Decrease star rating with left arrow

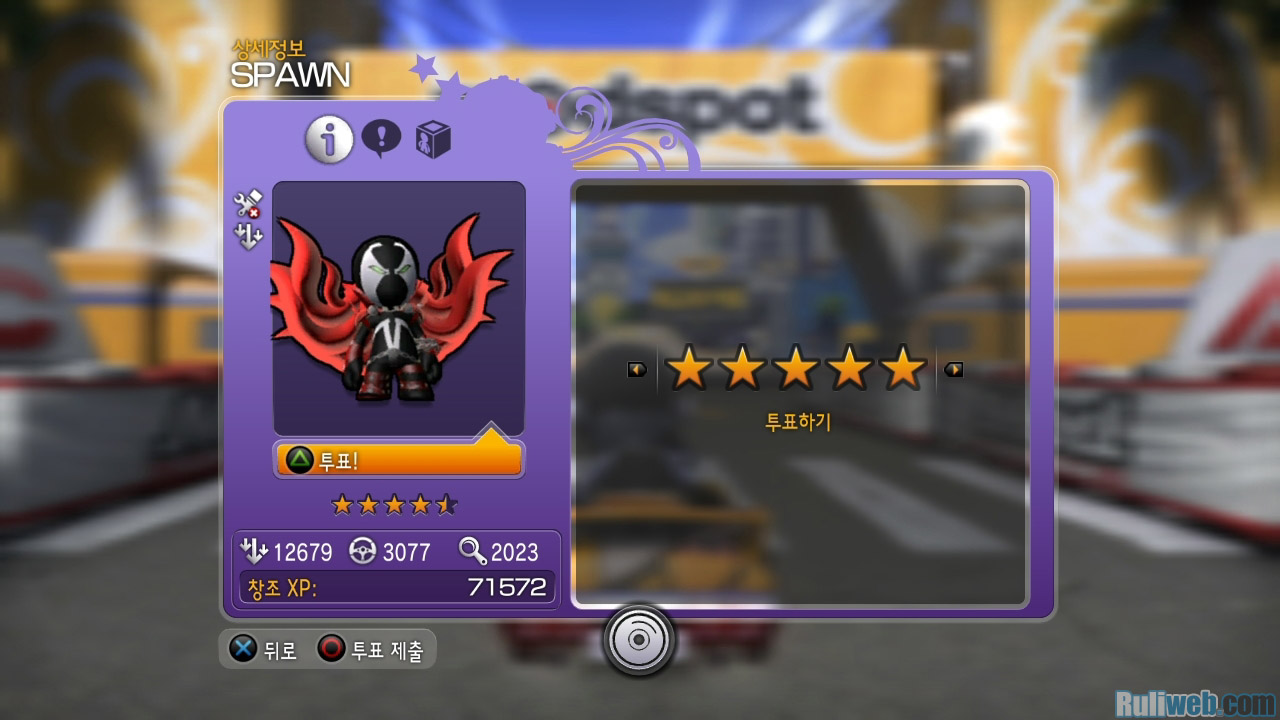click(636, 370)
